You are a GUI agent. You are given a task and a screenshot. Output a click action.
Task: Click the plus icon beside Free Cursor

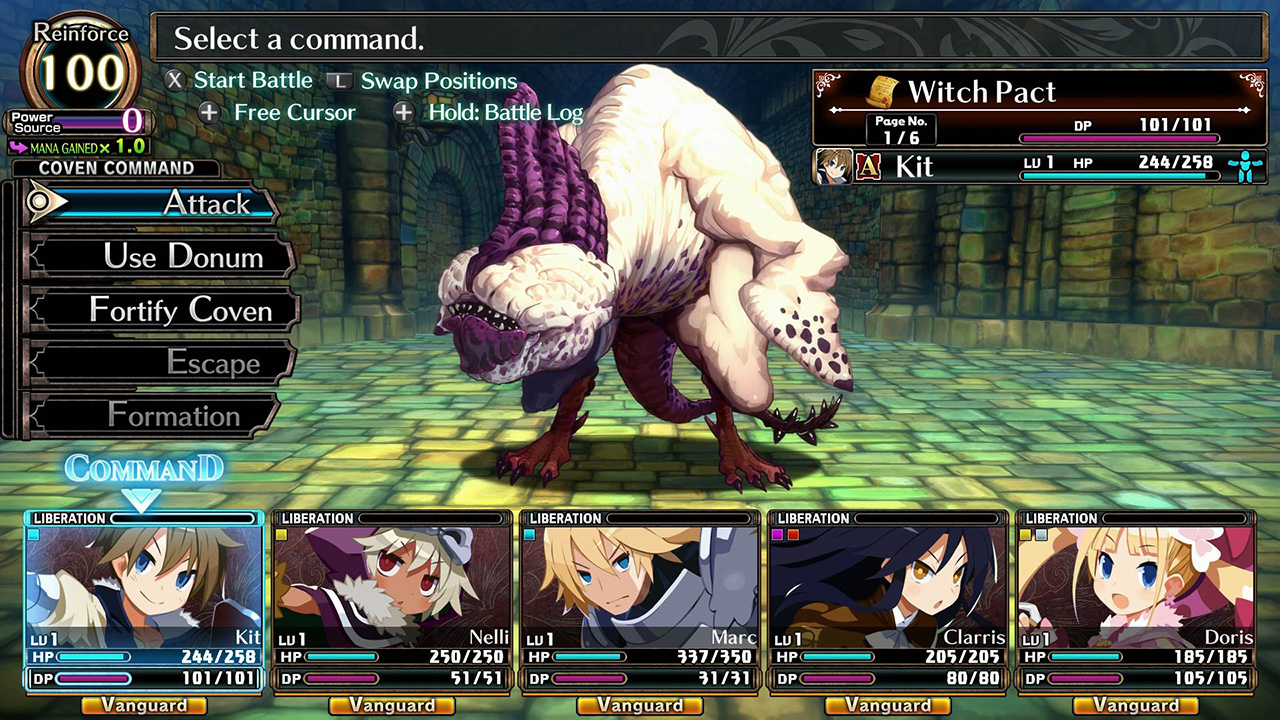click(x=209, y=113)
